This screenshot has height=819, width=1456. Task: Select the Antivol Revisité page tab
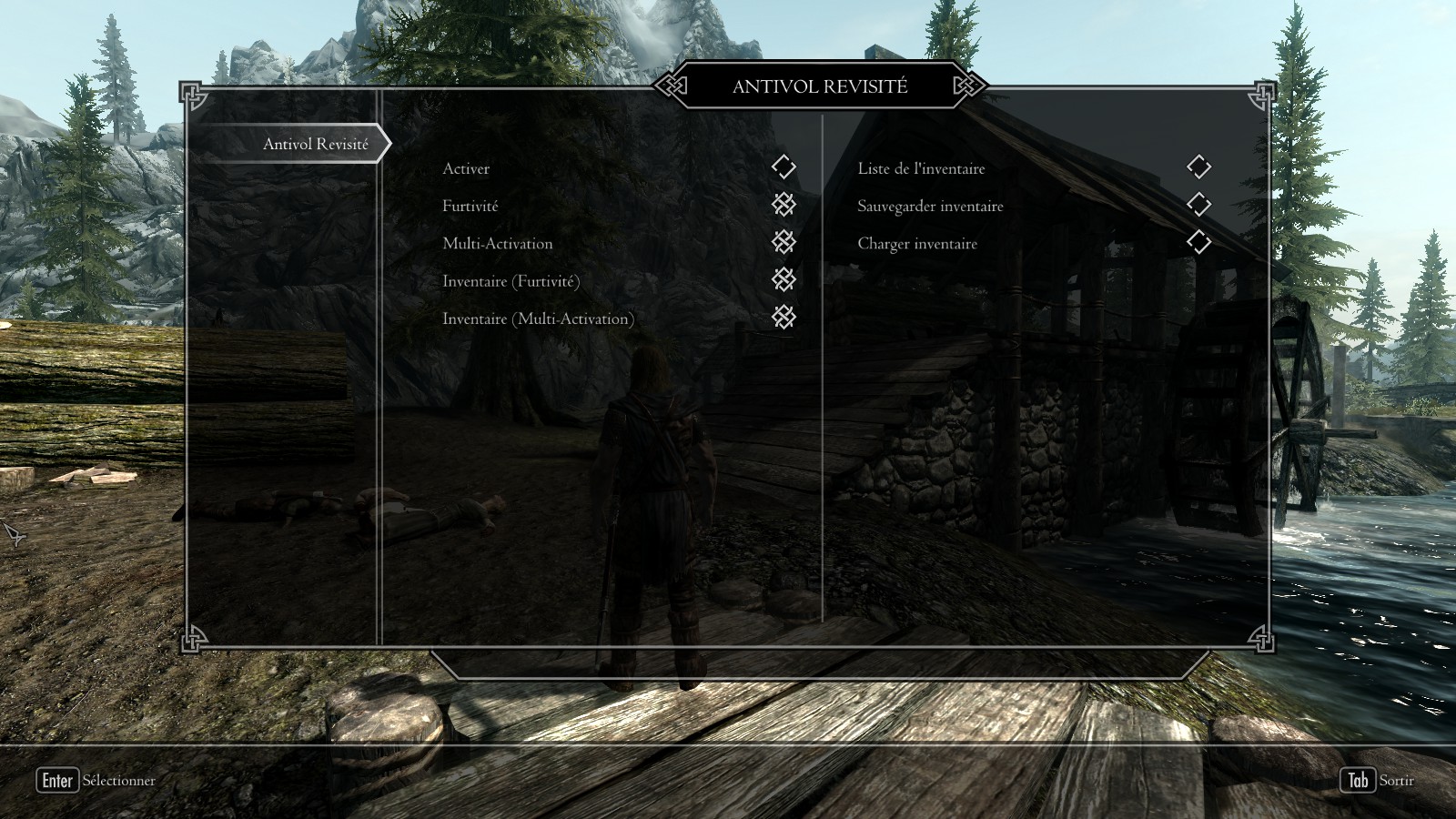tap(315, 144)
